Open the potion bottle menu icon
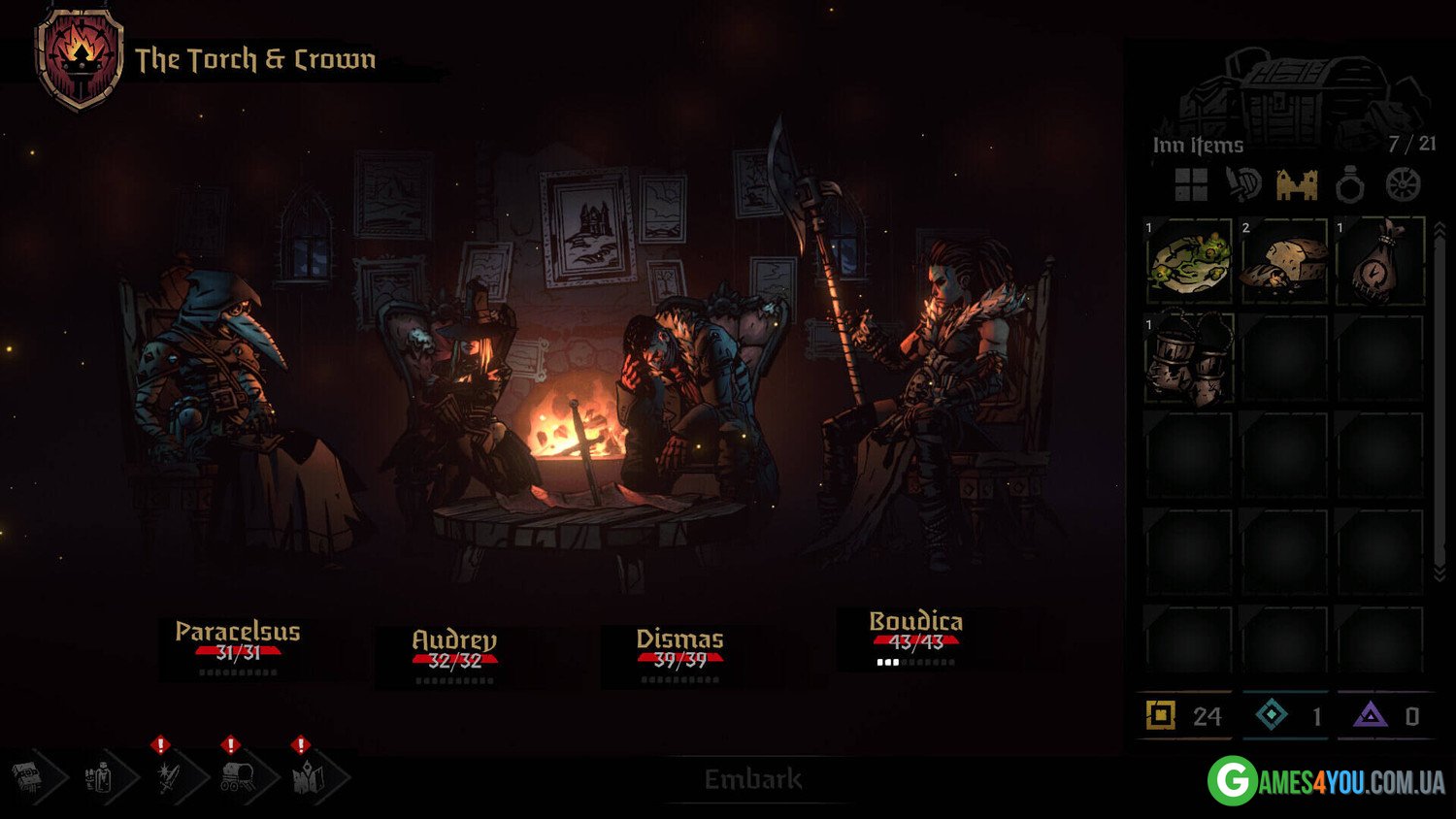The width and height of the screenshot is (1456, 819). click(x=99, y=777)
